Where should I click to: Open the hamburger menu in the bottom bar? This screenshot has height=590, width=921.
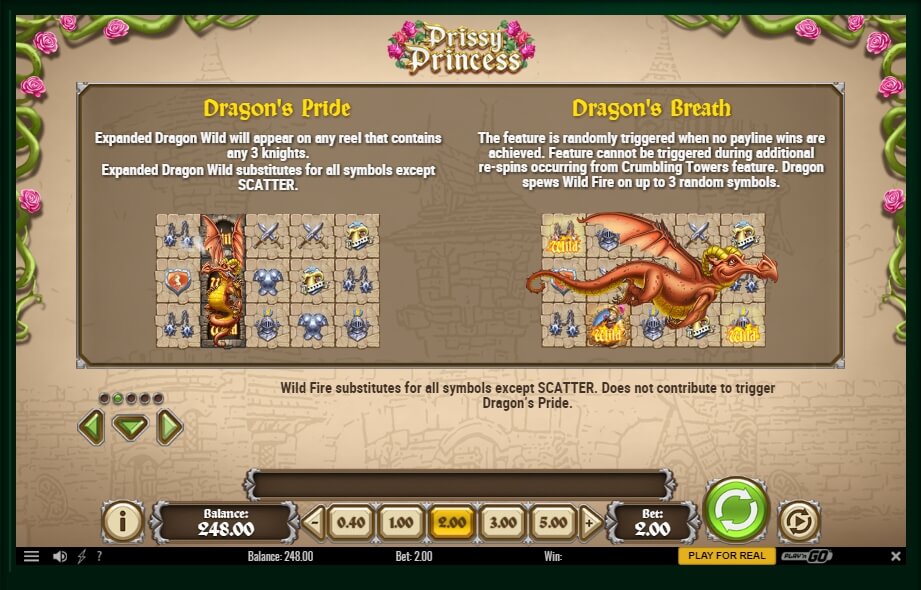tap(31, 556)
